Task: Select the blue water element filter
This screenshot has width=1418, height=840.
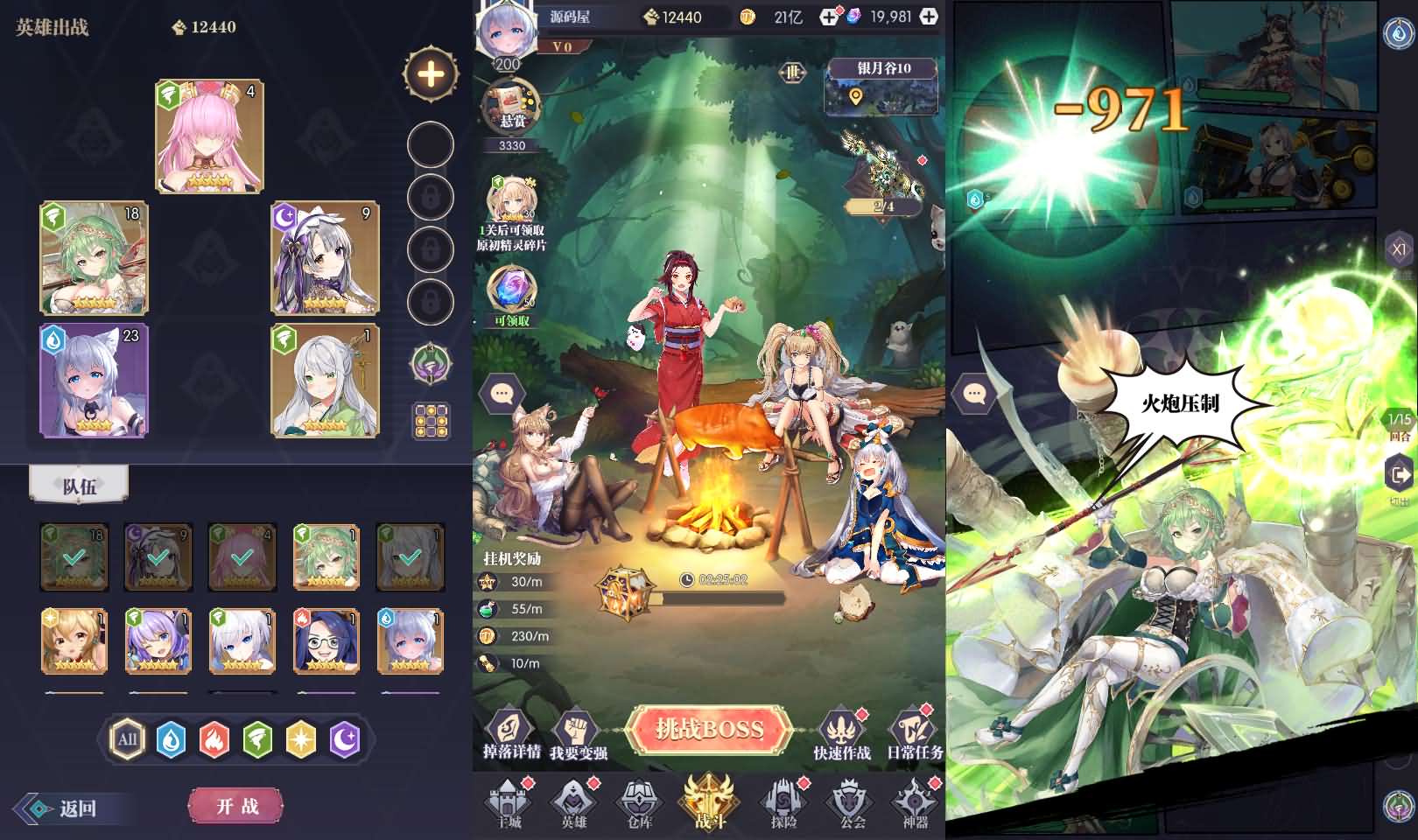Action: pyautogui.click(x=172, y=738)
